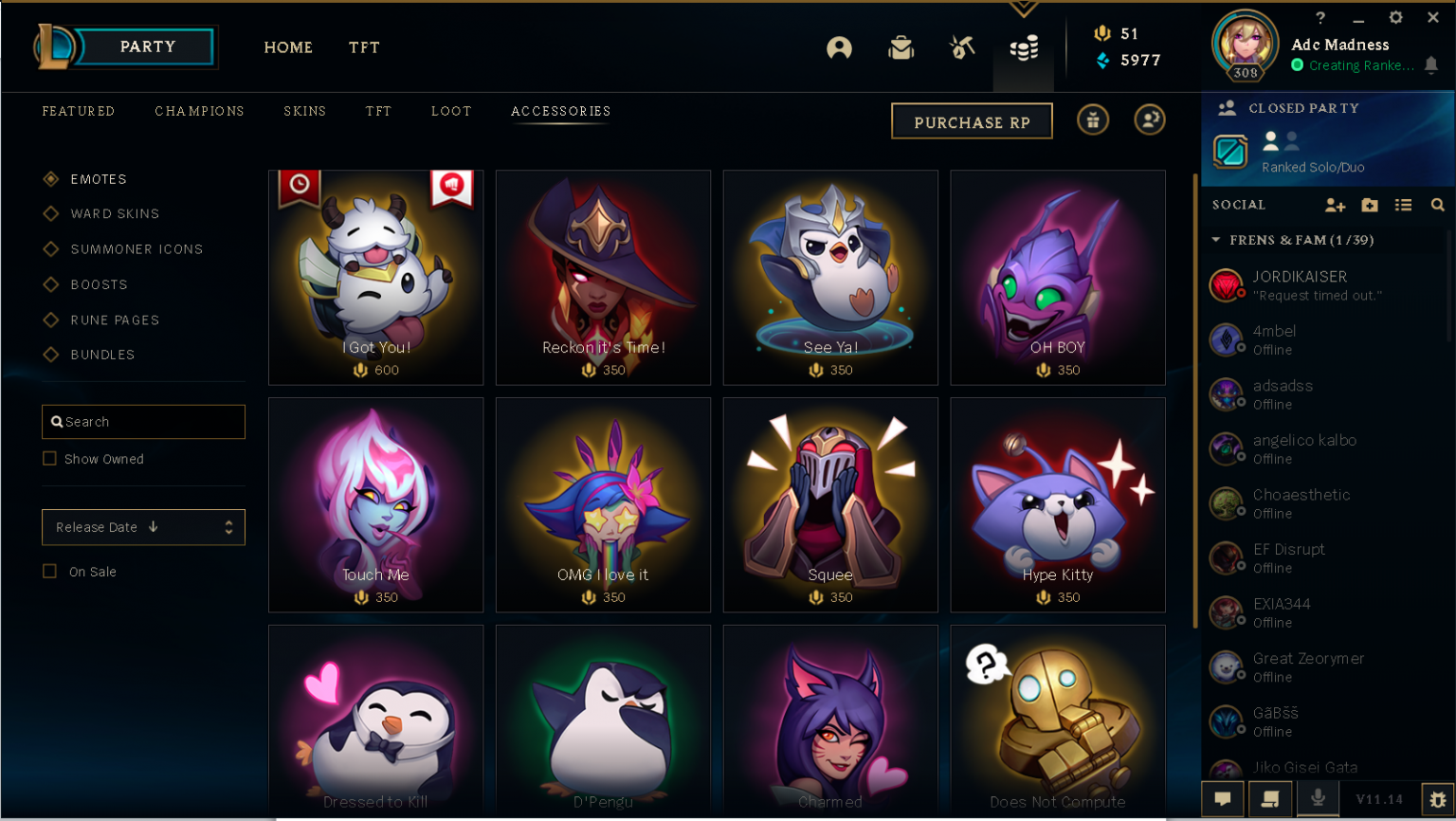
Task: Click the emote Search input field
Action: pyautogui.click(x=143, y=421)
